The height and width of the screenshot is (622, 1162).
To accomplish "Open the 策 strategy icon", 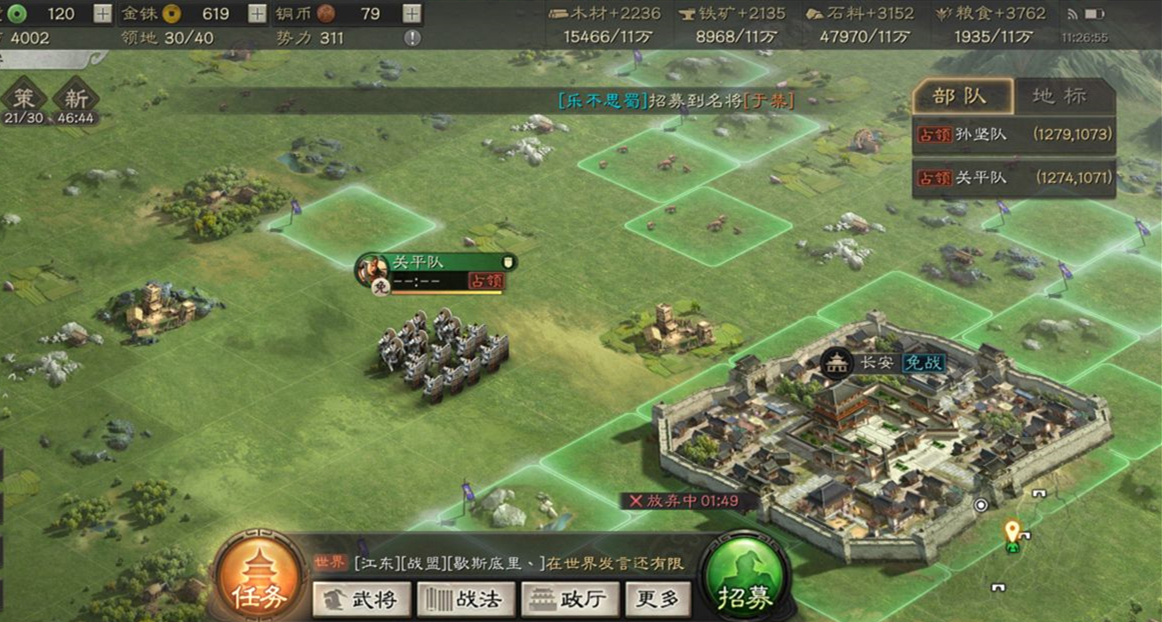I will click(x=24, y=104).
